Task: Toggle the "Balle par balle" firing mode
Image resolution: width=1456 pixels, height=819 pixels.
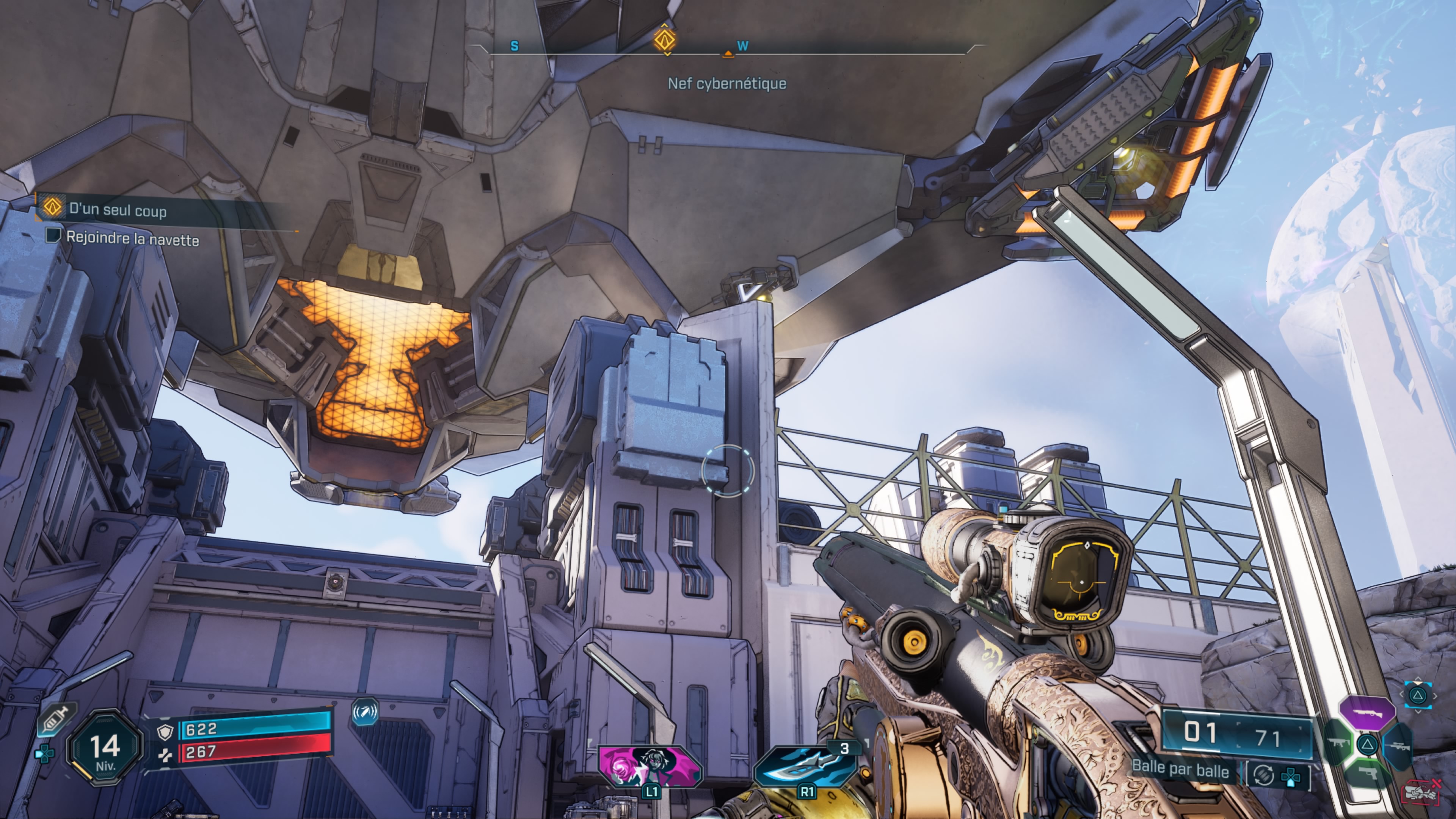Action: coord(1180,770)
